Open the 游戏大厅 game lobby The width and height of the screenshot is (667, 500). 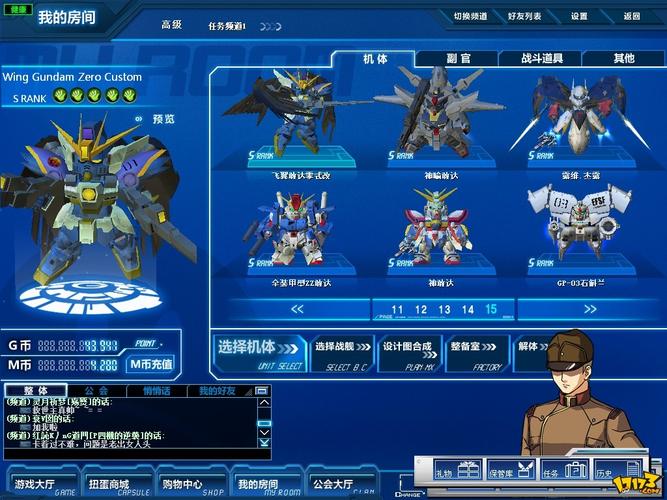click(x=36, y=484)
